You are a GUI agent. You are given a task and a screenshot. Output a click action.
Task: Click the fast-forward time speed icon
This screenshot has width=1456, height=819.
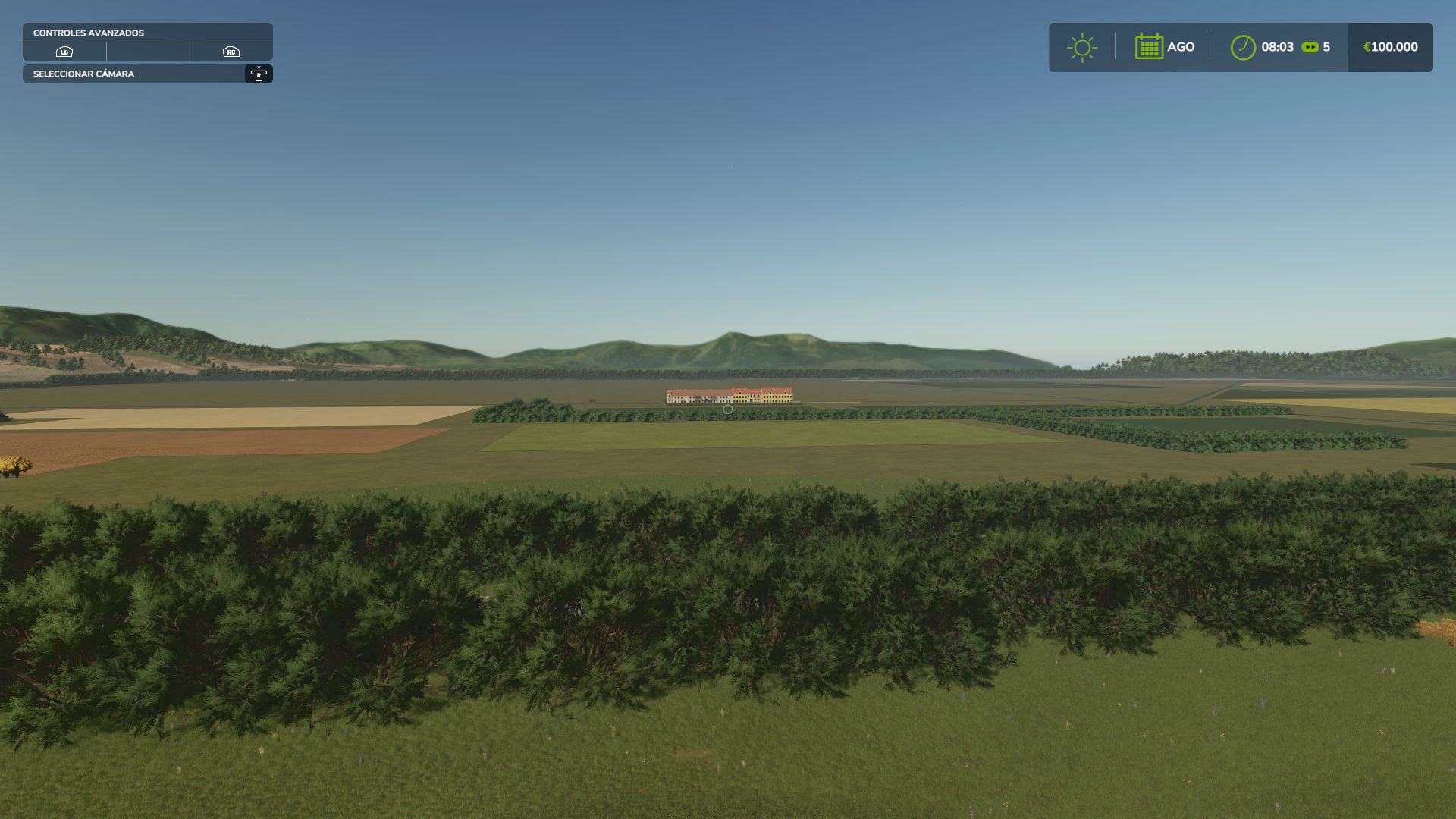click(x=1310, y=47)
